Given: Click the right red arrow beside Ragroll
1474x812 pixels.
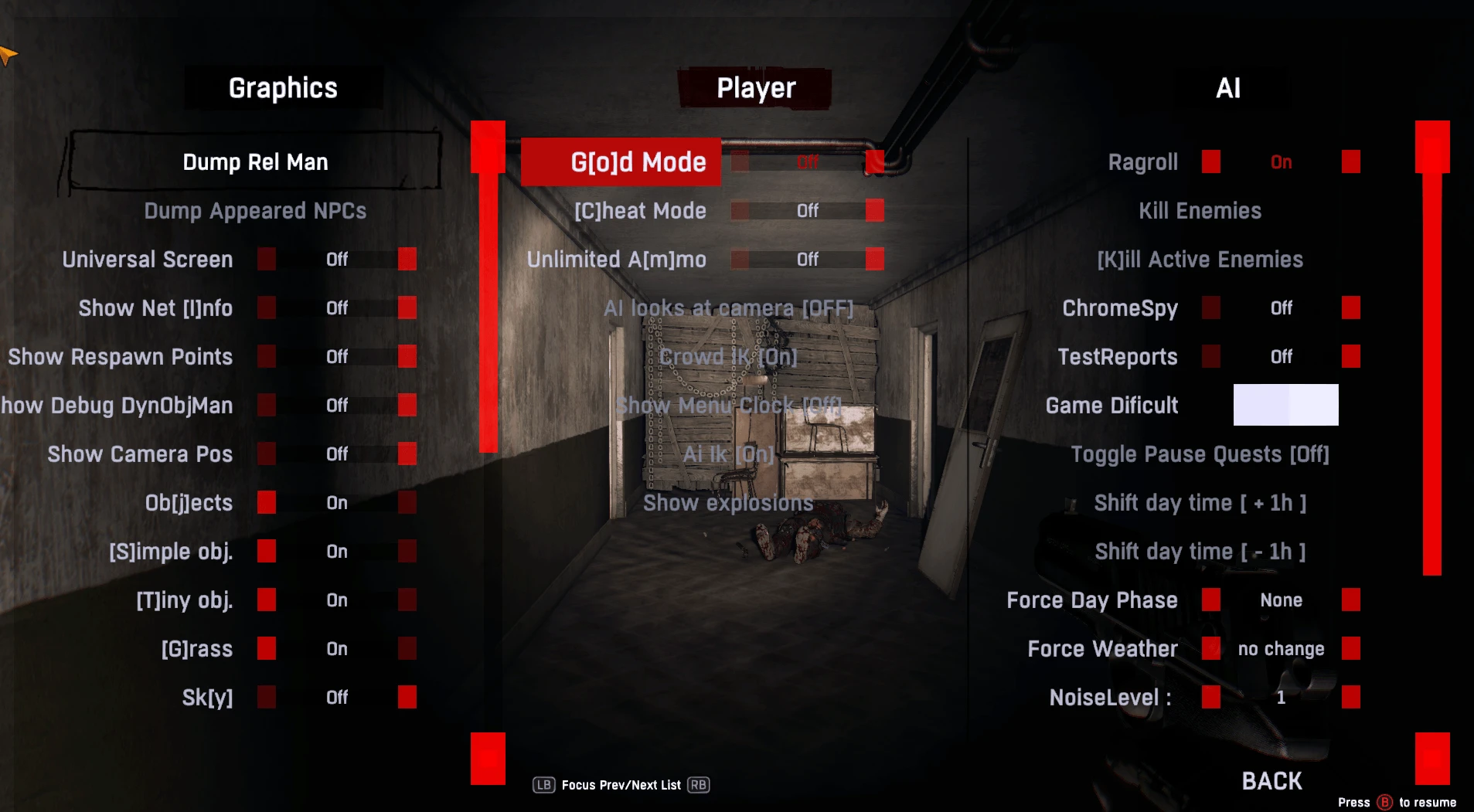Looking at the screenshot, I should tap(1350, 161).
